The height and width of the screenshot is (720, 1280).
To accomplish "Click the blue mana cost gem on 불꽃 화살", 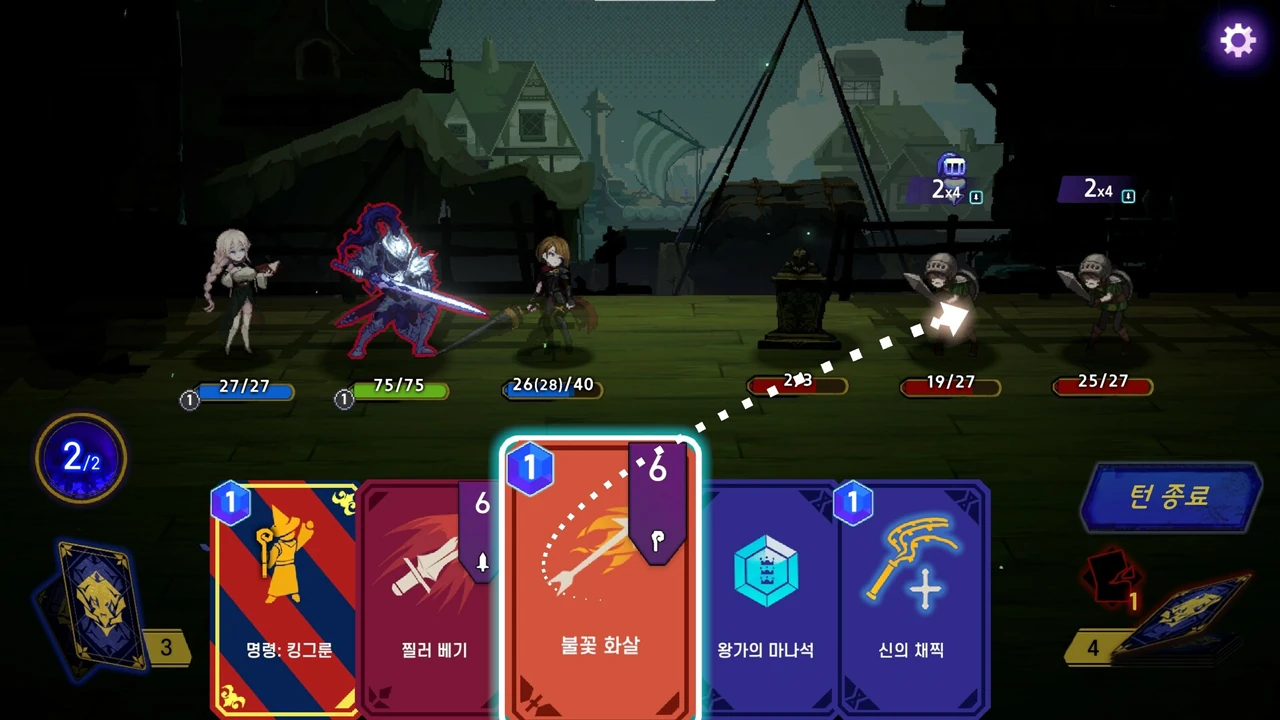I will coord(531,468).
